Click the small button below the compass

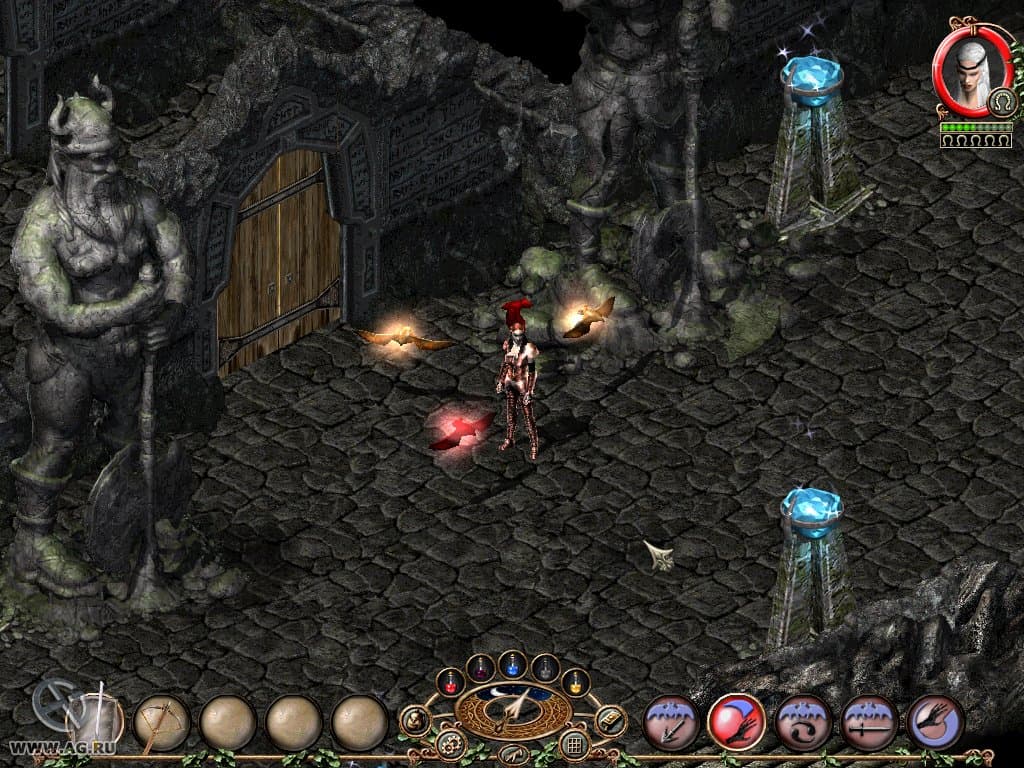tap(513, 754)
